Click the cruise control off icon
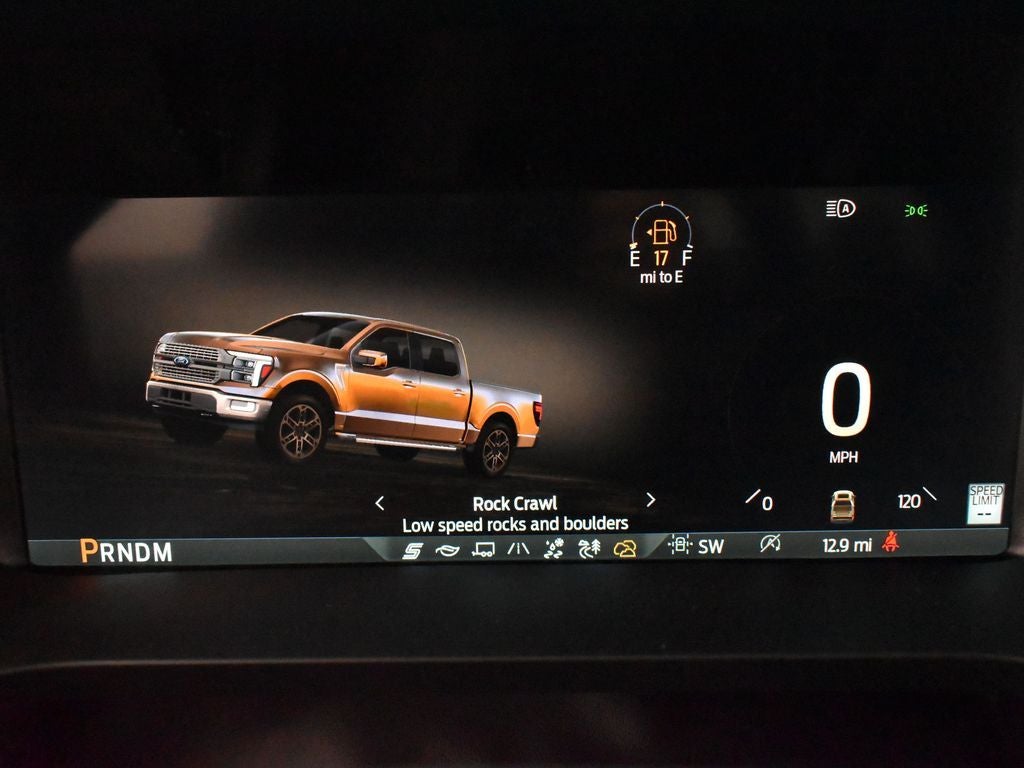 [769, 544]
